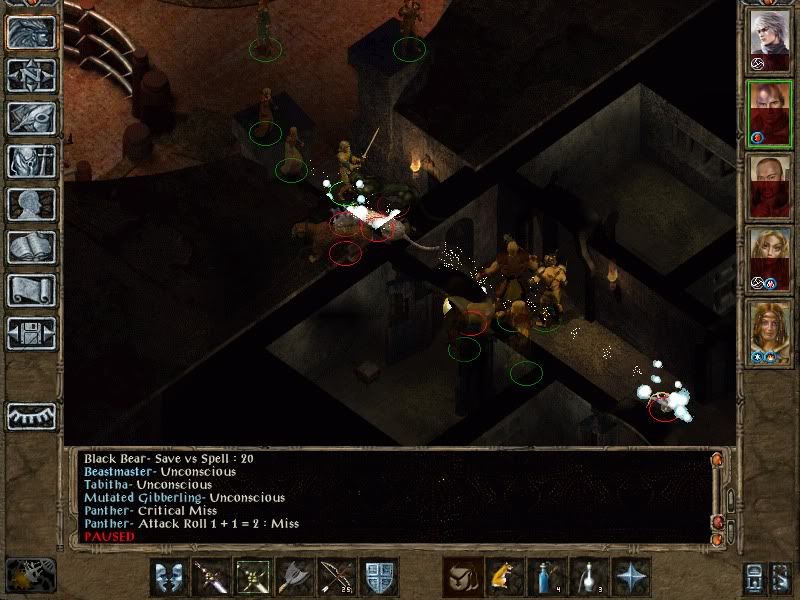Open the mage spellbook button

tap(32, 247)
